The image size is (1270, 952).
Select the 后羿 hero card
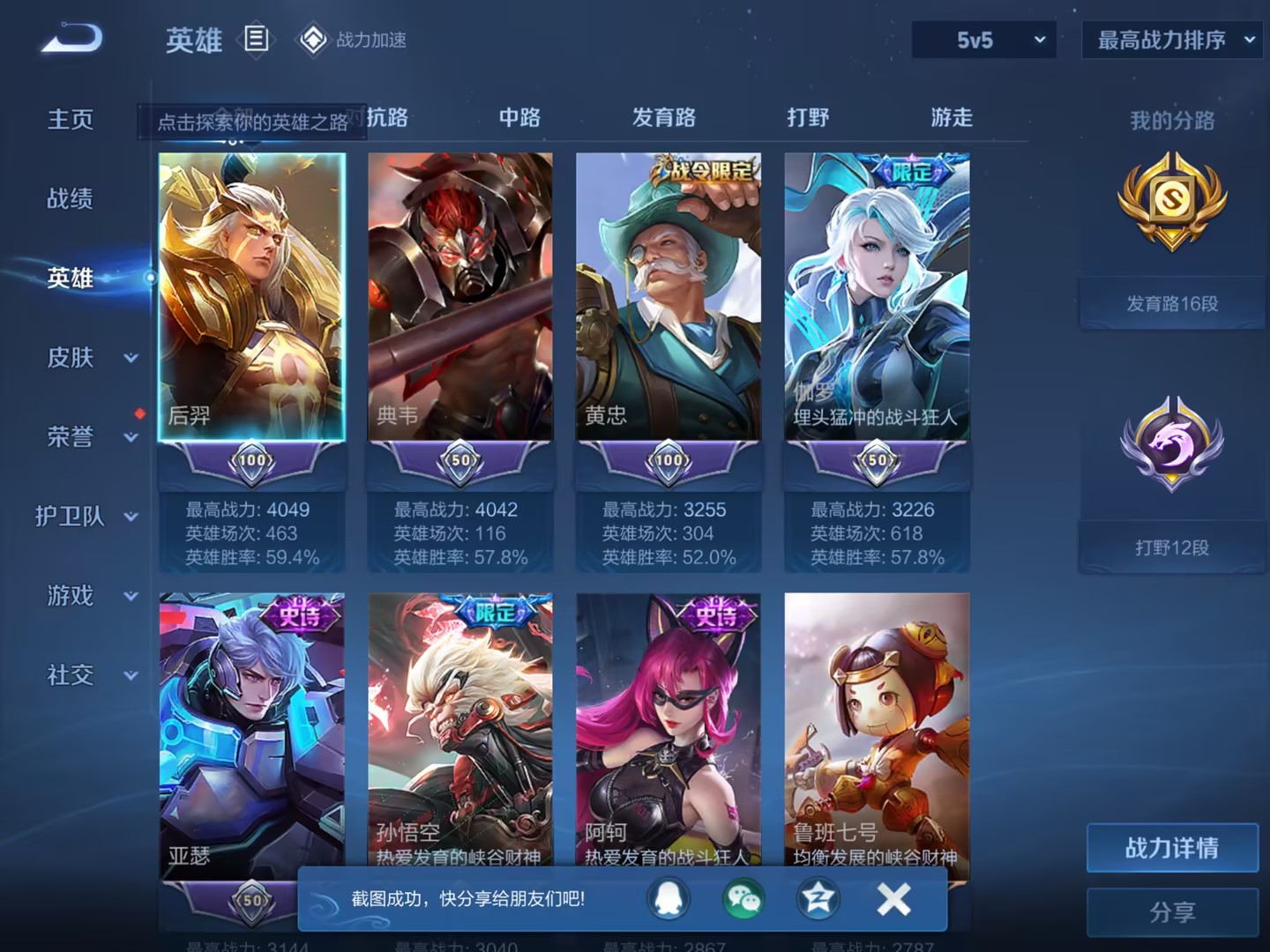252,295
